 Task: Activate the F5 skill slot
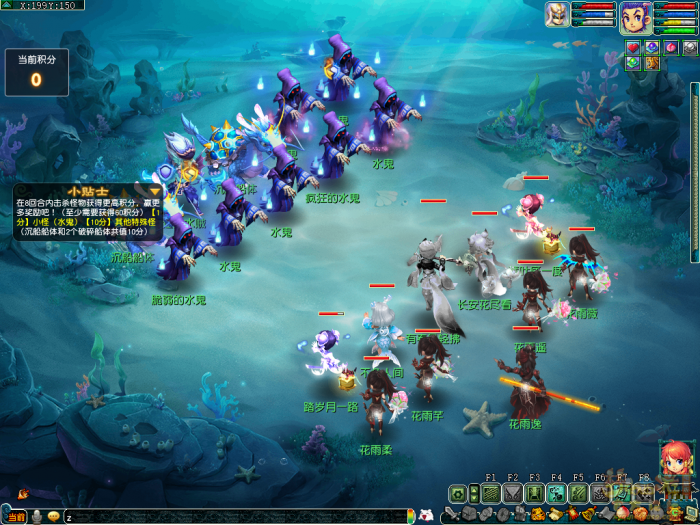[578, 493]
